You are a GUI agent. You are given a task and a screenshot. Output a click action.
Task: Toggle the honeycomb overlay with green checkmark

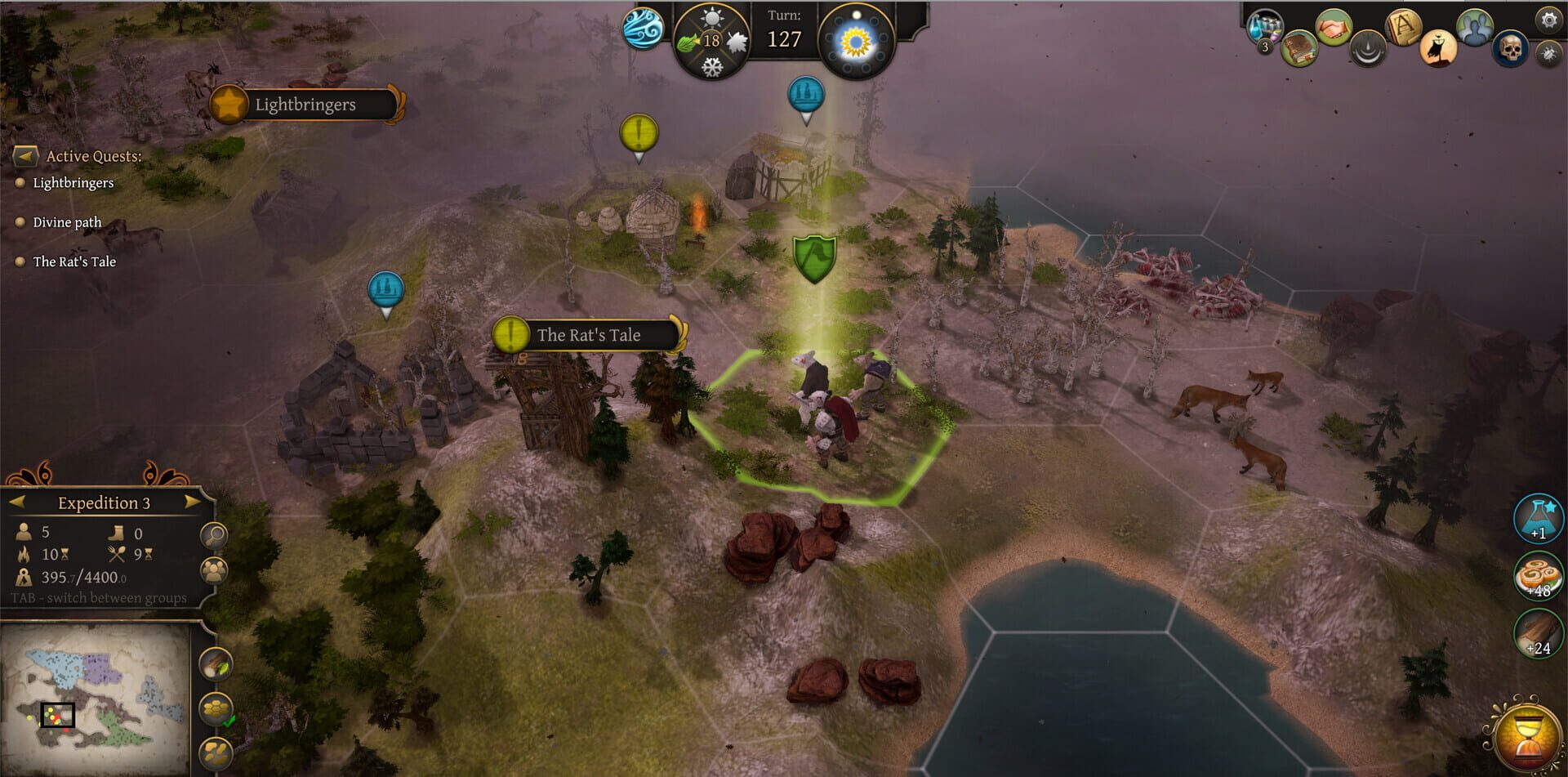click(x=216, y=706)
